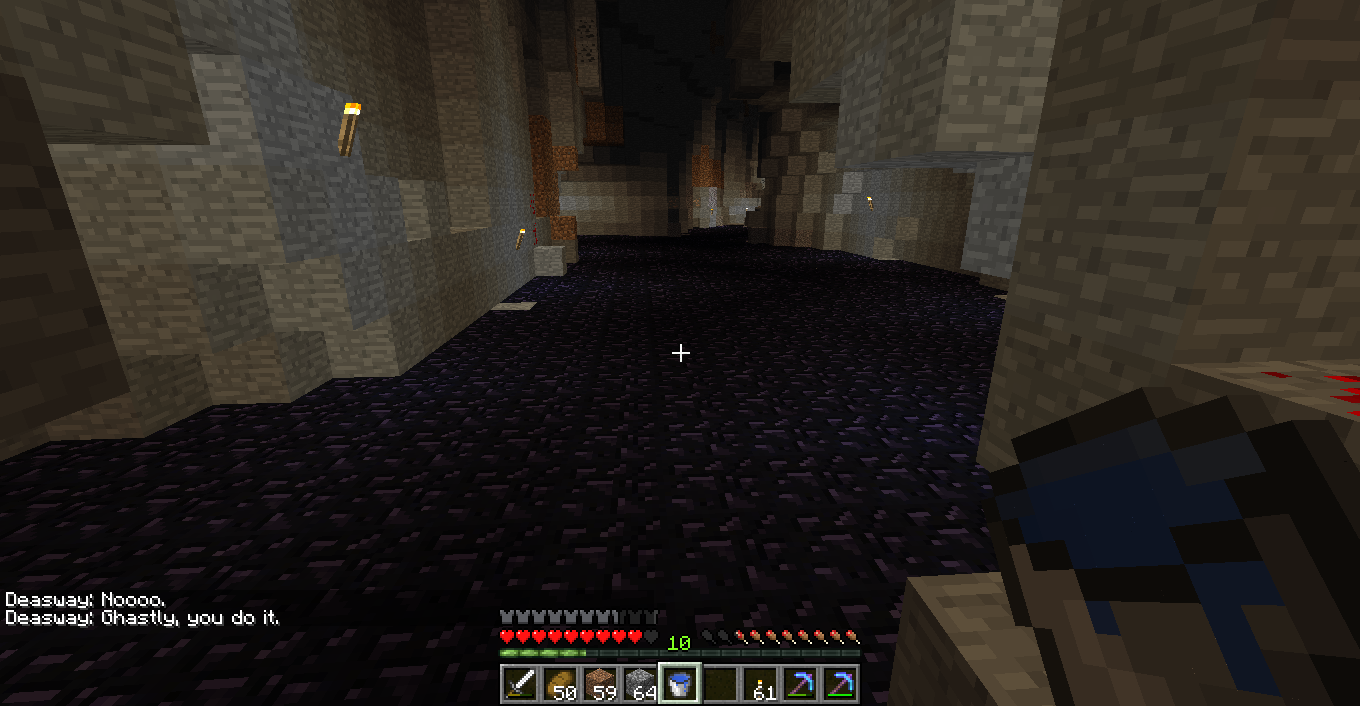Screen dimensions: 1360x706
Task: Switch to the torch stack slot
Action: coord(759,684)
